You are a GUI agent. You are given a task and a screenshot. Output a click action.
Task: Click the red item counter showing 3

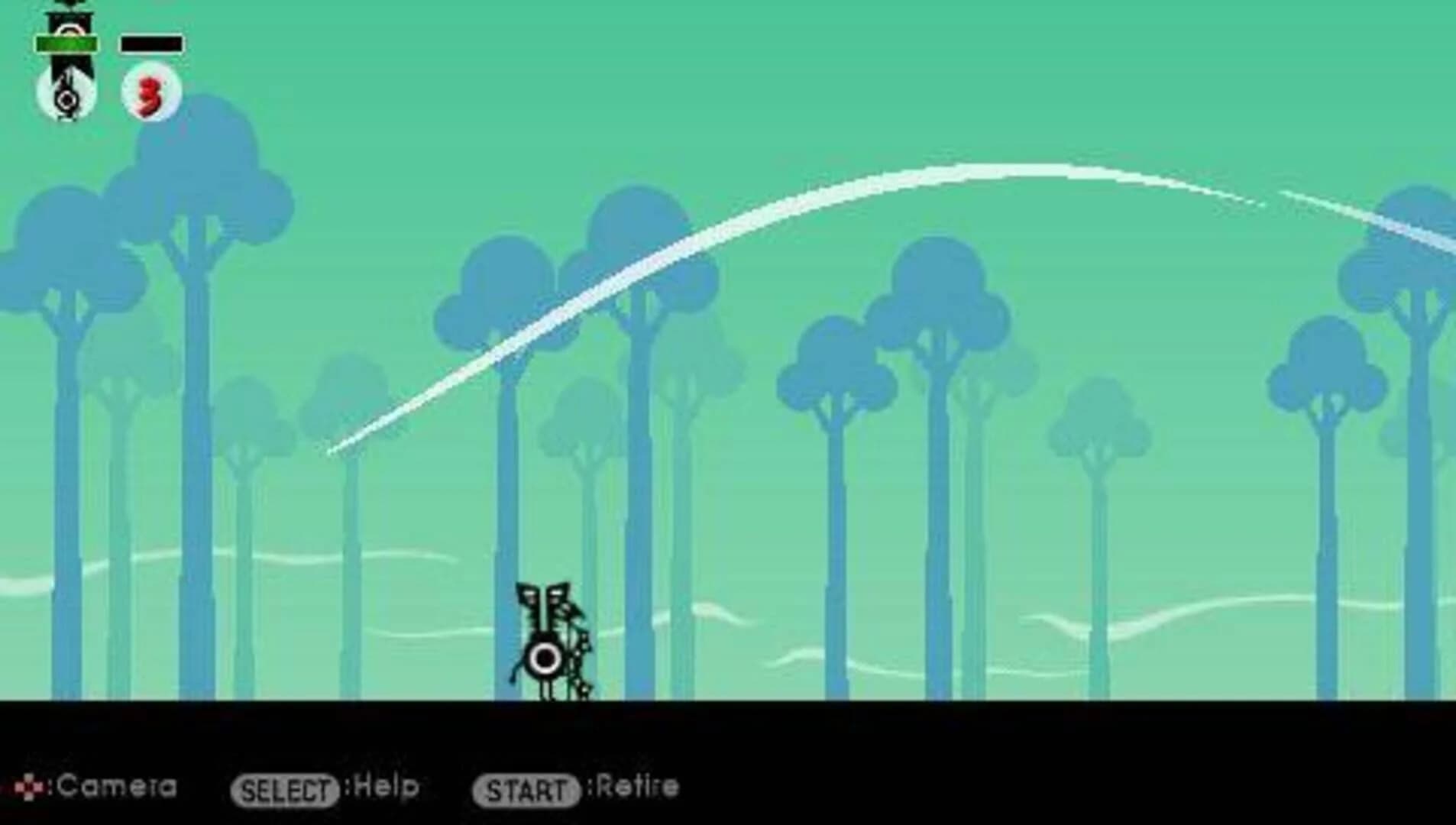147,95
